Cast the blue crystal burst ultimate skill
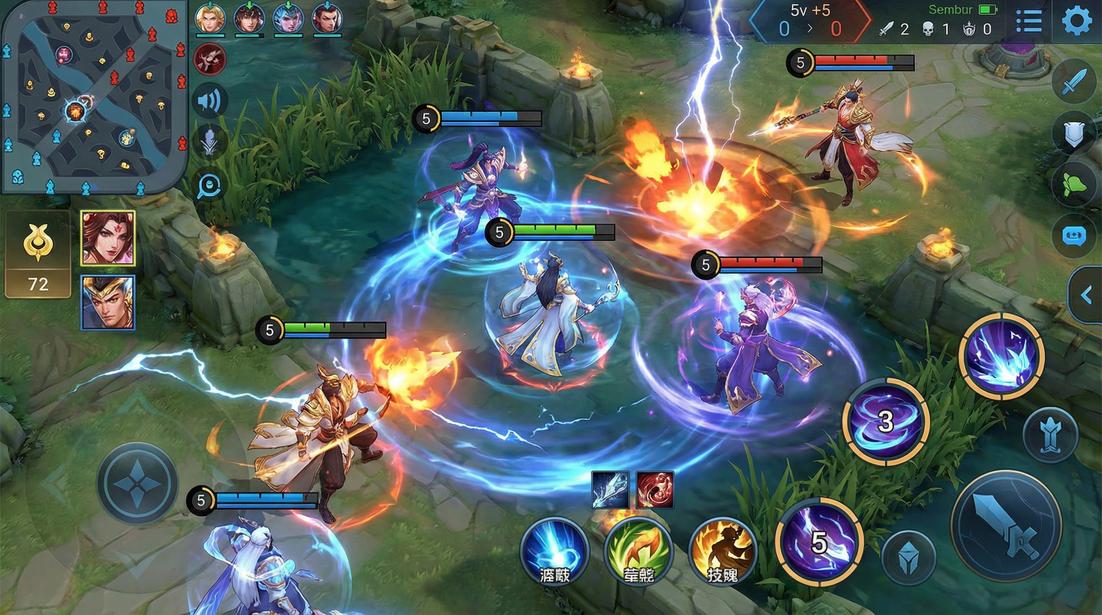This screenshot has width=1102, height=615. pyautogui.click(x=1001, y=356)
